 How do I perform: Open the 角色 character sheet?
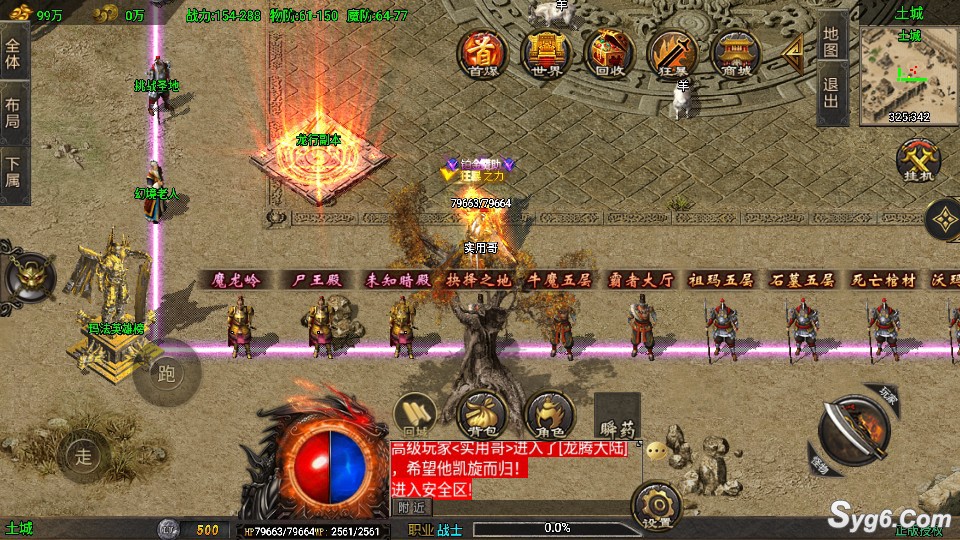point(548,414)
